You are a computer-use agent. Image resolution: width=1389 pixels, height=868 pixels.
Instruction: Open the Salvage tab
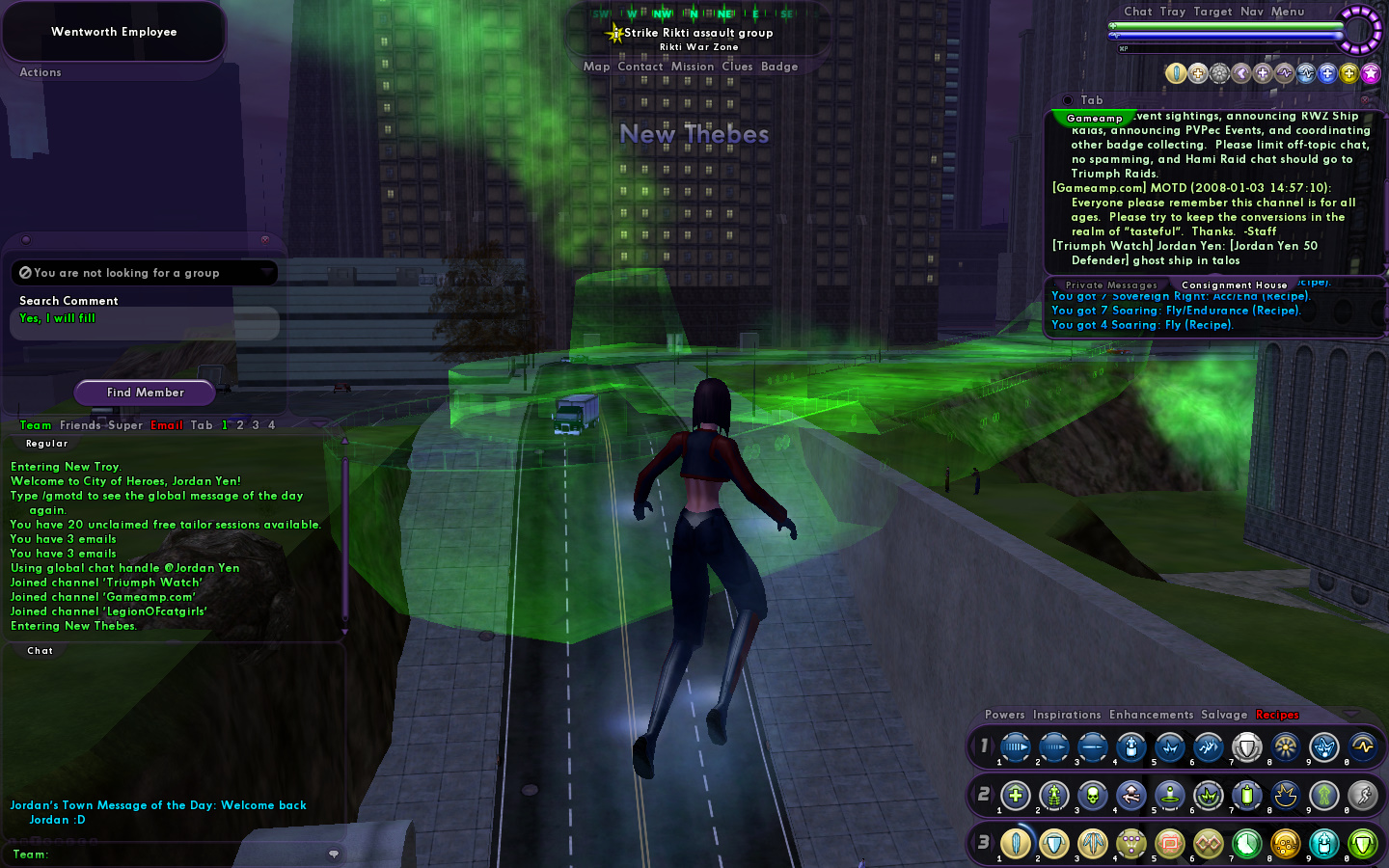tap(1224, 715)
